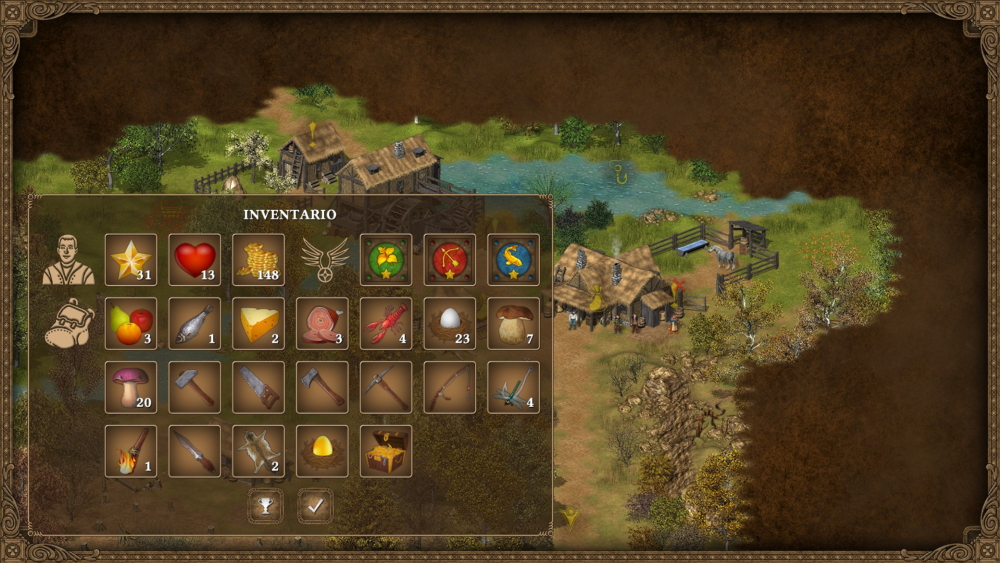Select the hammer tool slot
Screen dimensions: 1000x563
click(195, 387)
